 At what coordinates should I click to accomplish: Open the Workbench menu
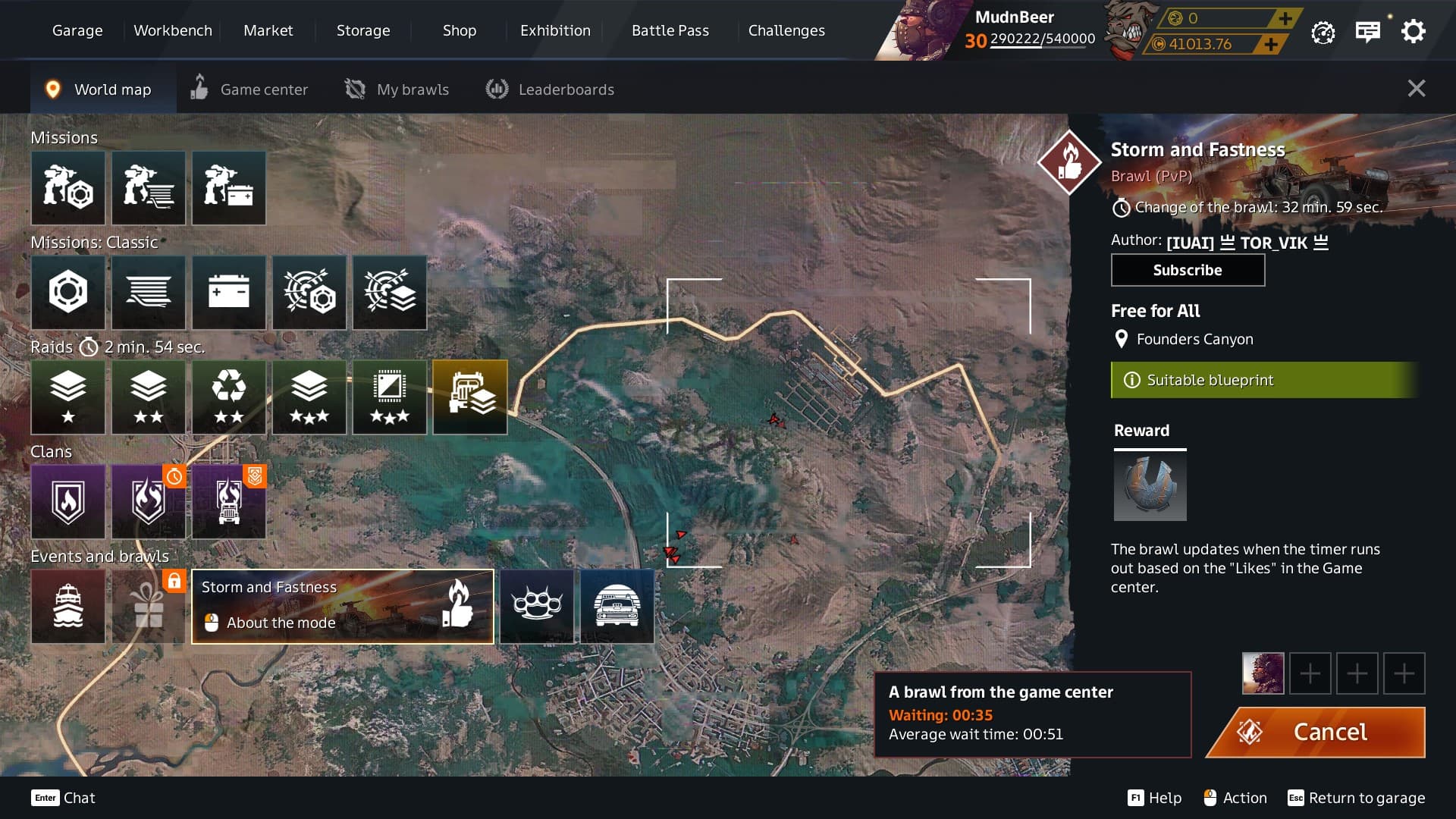[x=173, y=30]
